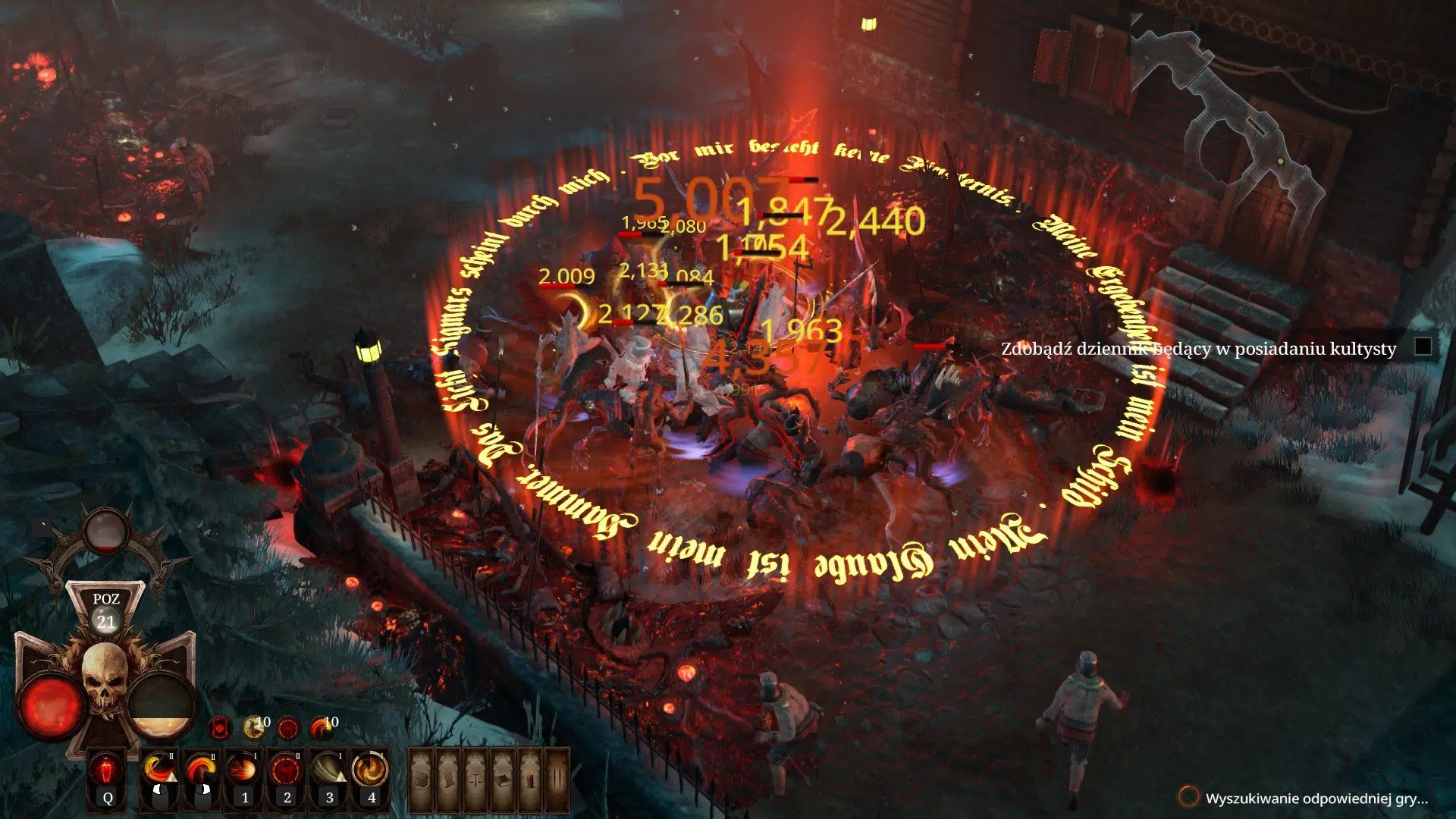Select the Q potion skill in the hotbar
Screen dimensions: 1456x819
pyautogui.click(x=108, y=768)
